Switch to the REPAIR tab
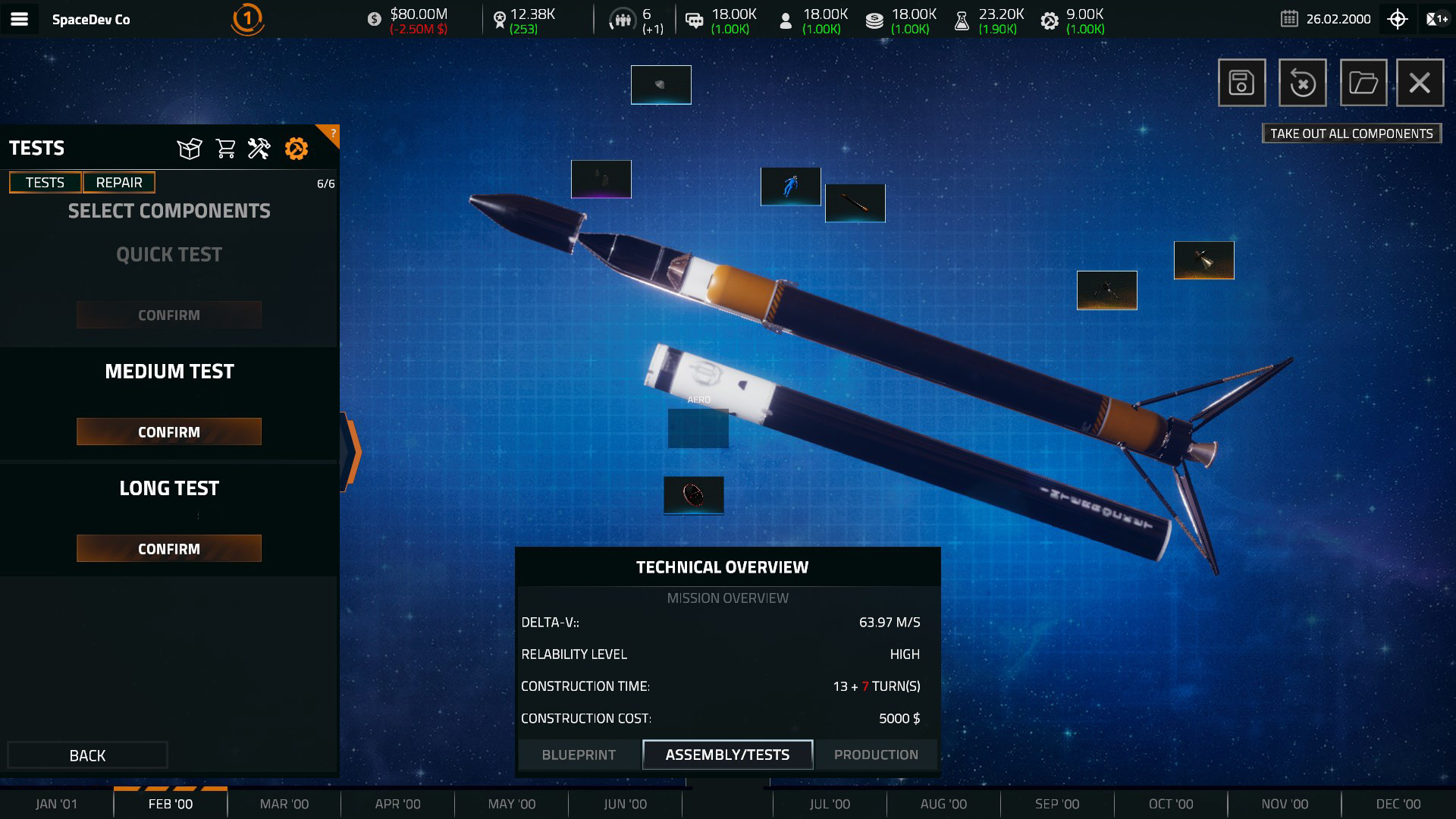Viewport: 1456px width, 819px height. pyautogui.click(x=118, y=182)
